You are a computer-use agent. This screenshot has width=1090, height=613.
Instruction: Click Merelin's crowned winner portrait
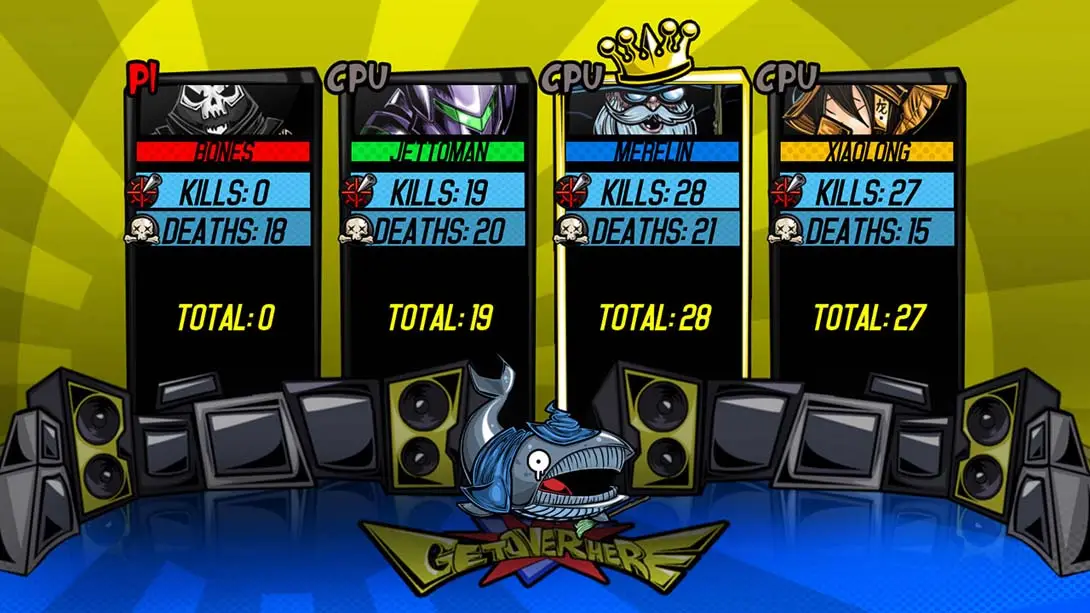652,112
